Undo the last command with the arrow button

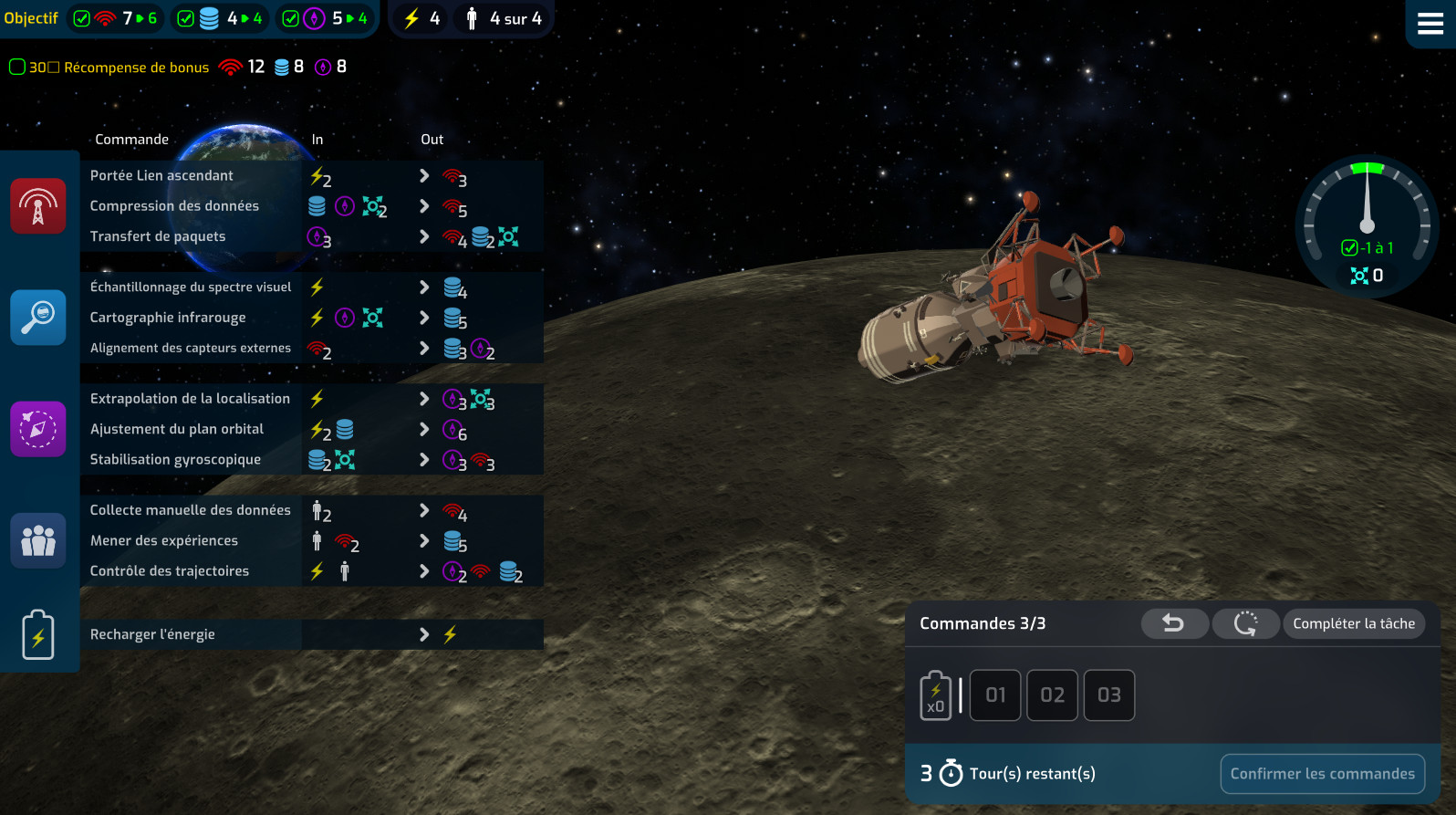tap(1174, 623)
